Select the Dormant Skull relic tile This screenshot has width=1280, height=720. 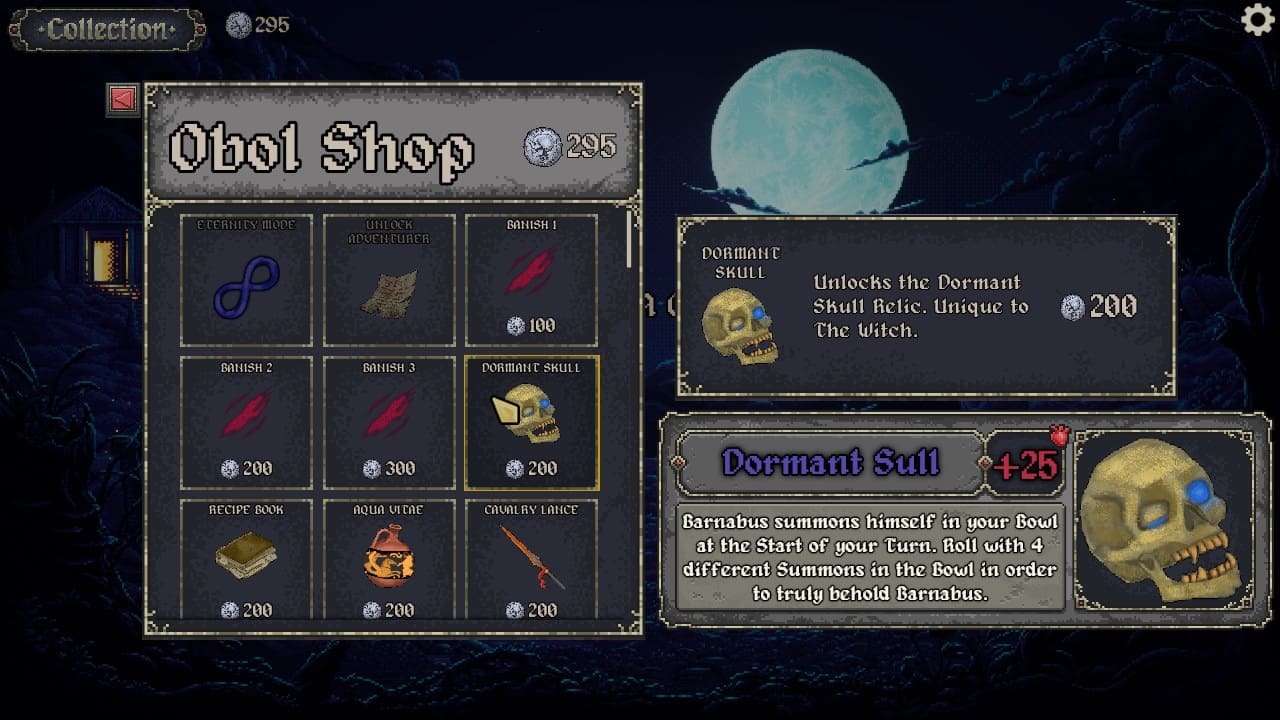[531, 423]
